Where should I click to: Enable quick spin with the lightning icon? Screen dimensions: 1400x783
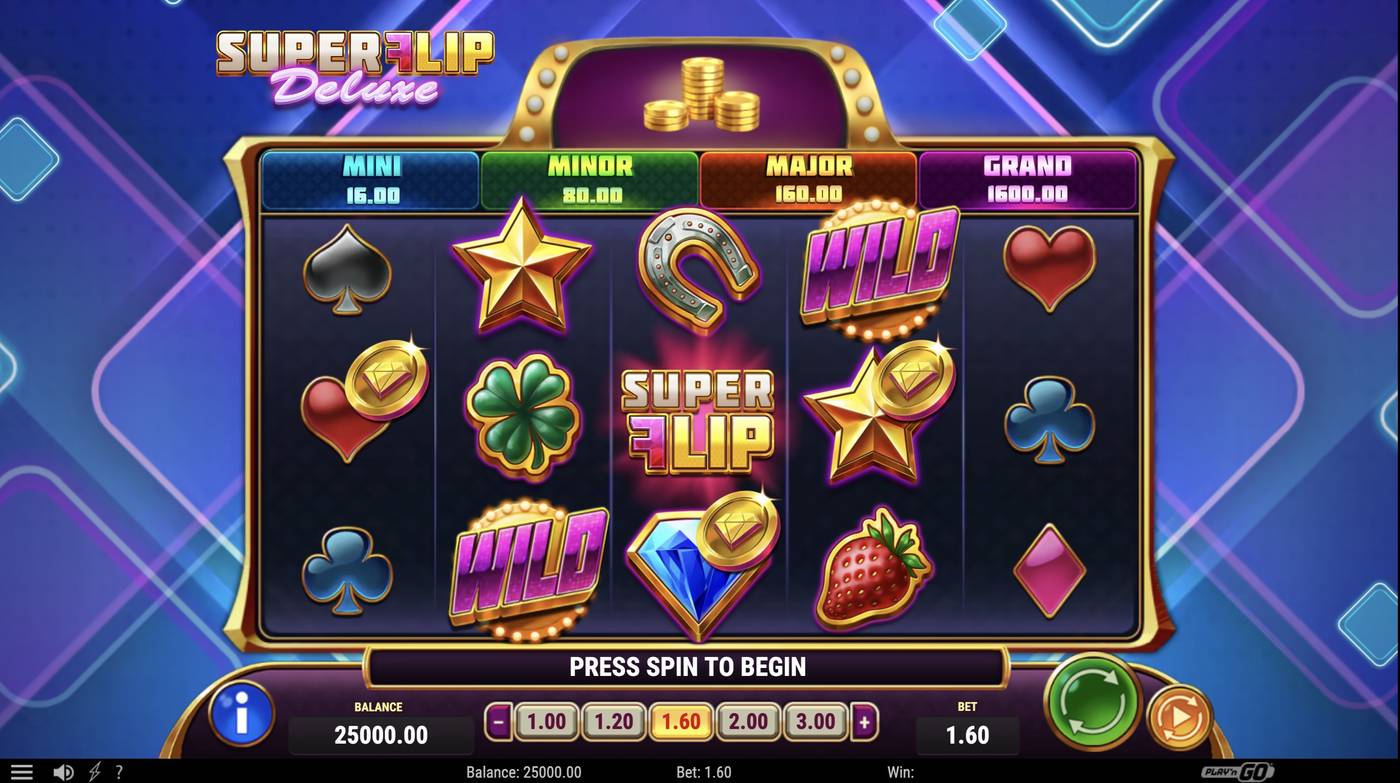coord(94,771)
